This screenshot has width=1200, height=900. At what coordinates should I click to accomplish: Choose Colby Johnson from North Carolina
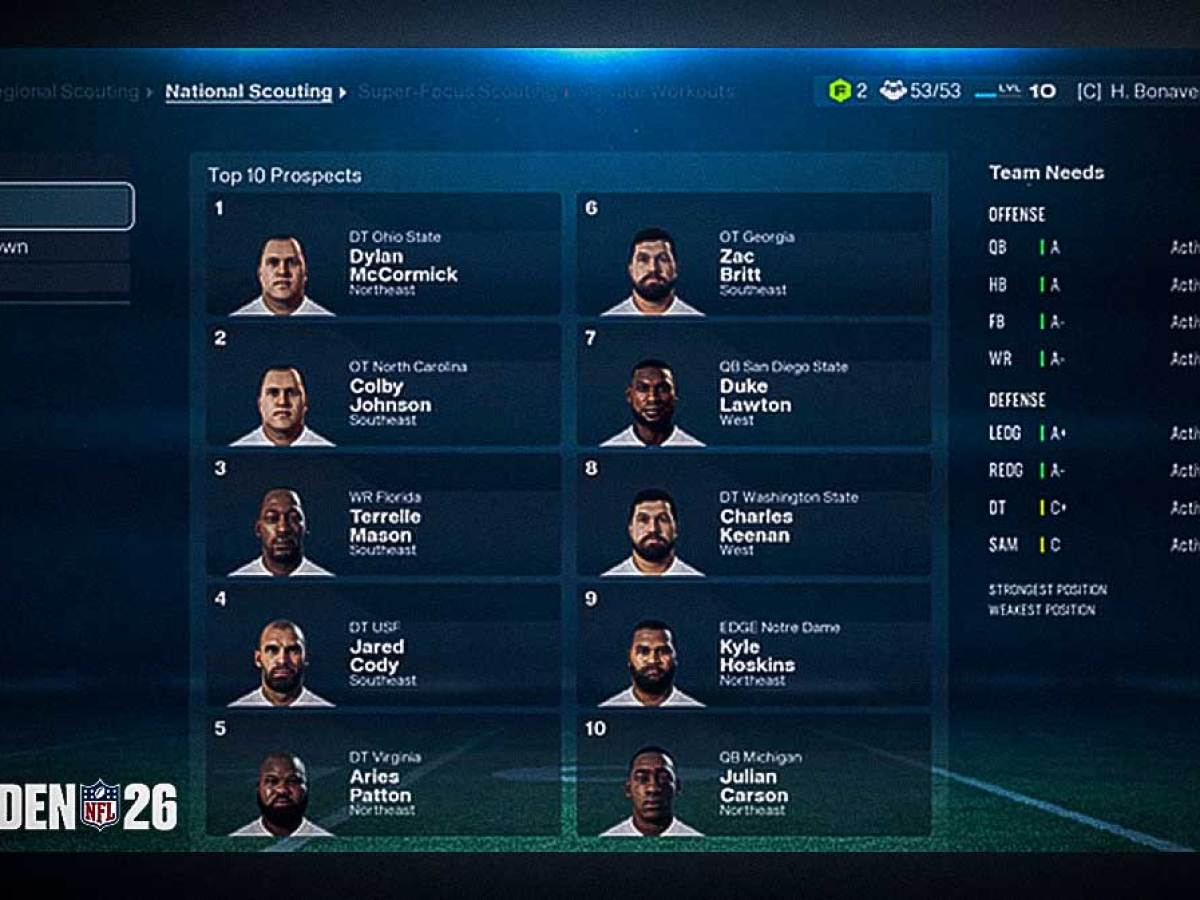point(383,385)
